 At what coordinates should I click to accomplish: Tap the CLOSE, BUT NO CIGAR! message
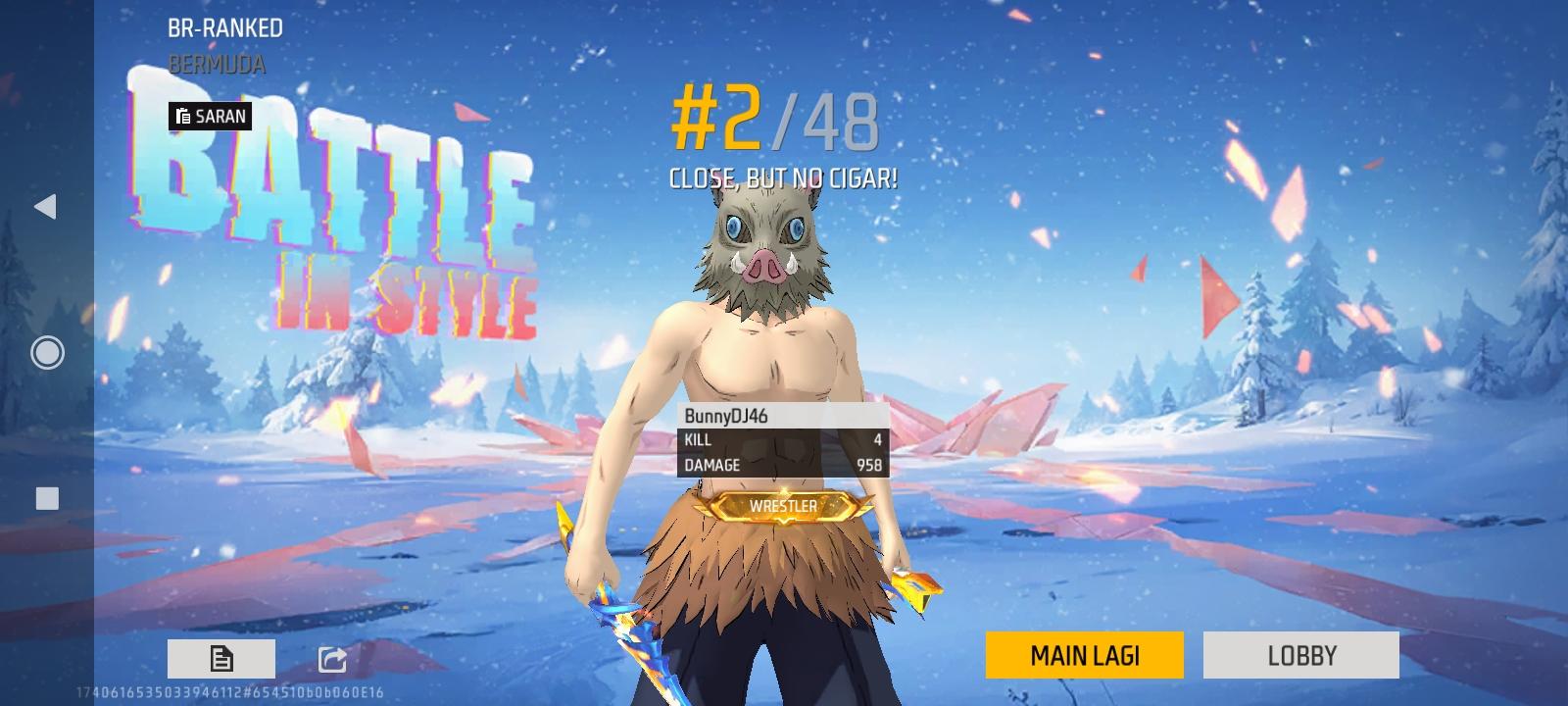783,177
